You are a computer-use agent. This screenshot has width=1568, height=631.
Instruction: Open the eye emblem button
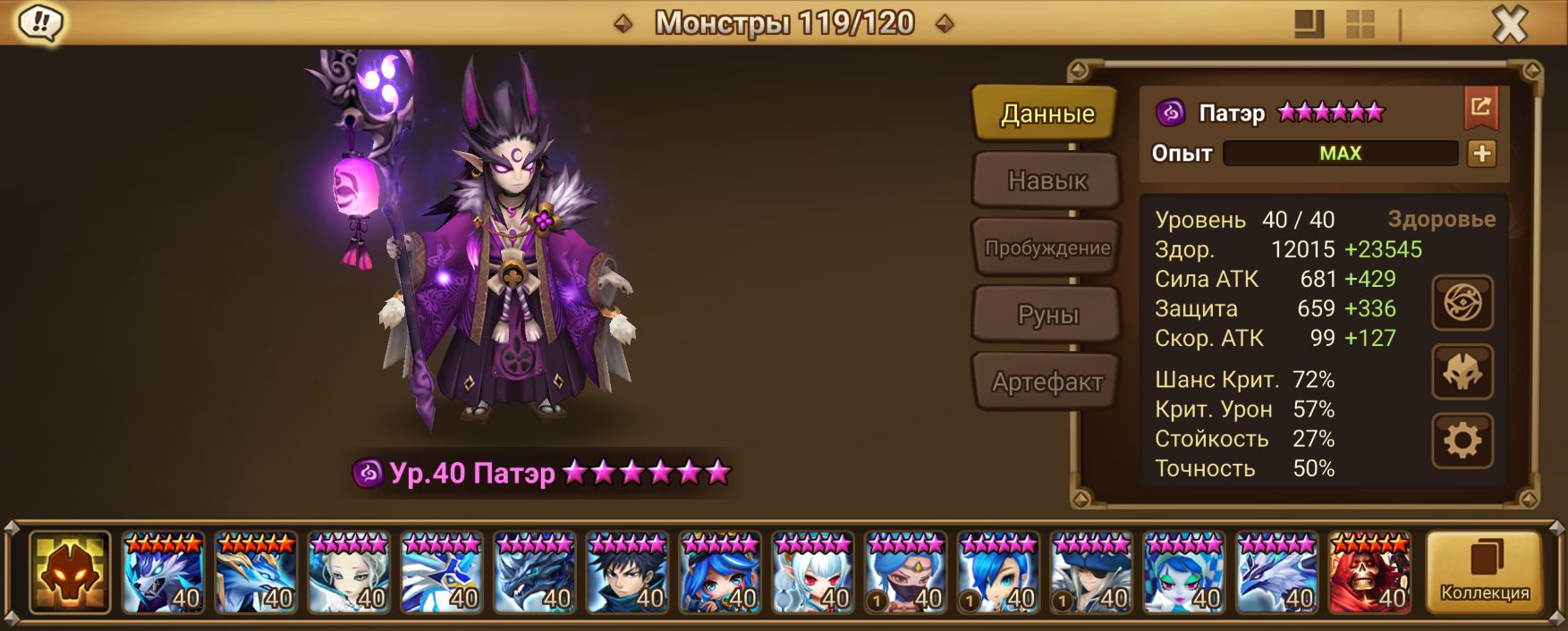1462,304
